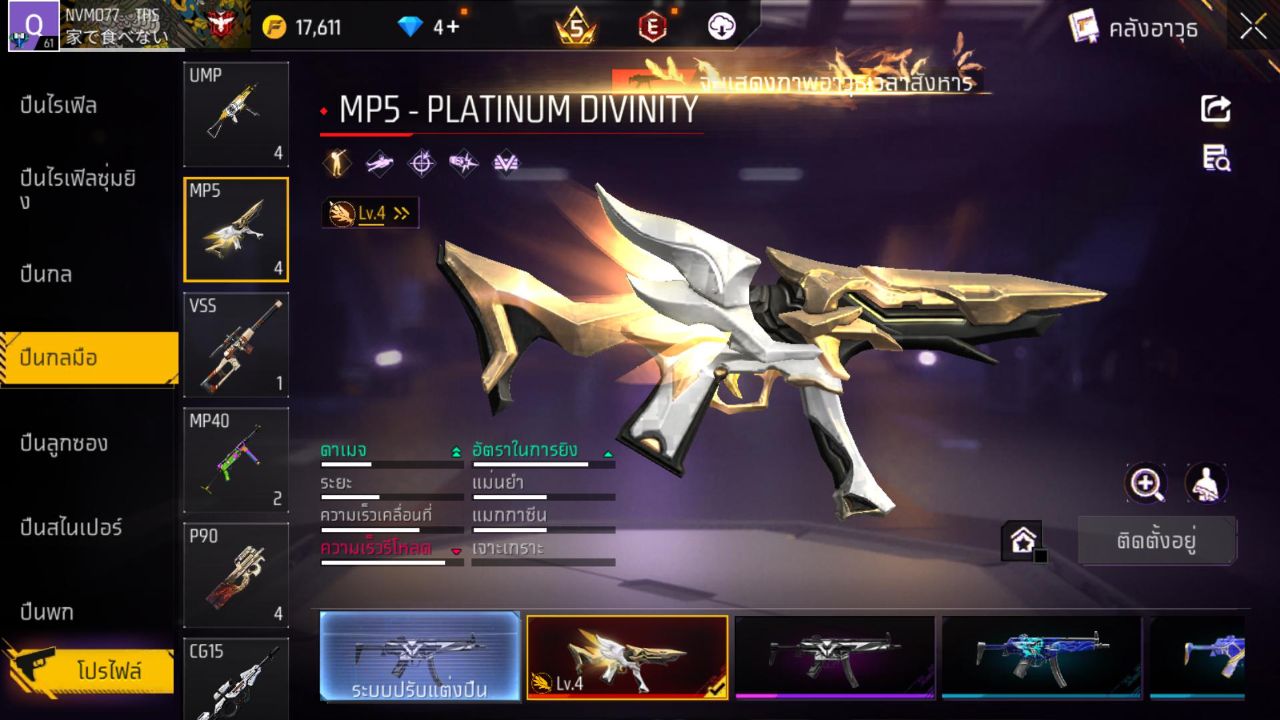
Task: Zoom the MP5 with the magnifying glass icon
Action: 1146,484
